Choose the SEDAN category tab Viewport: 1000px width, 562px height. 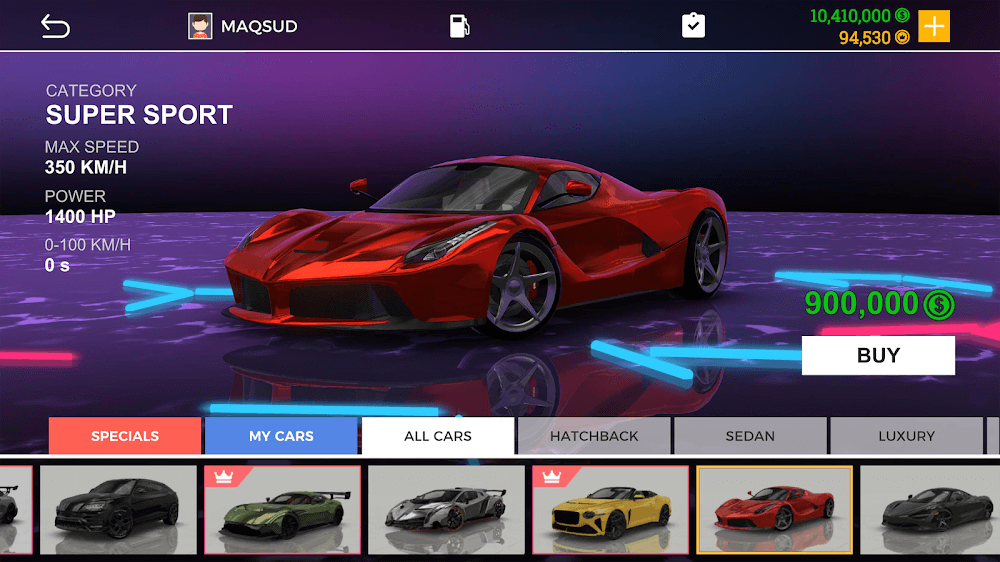pyautogui.click(x=750, y=436)
